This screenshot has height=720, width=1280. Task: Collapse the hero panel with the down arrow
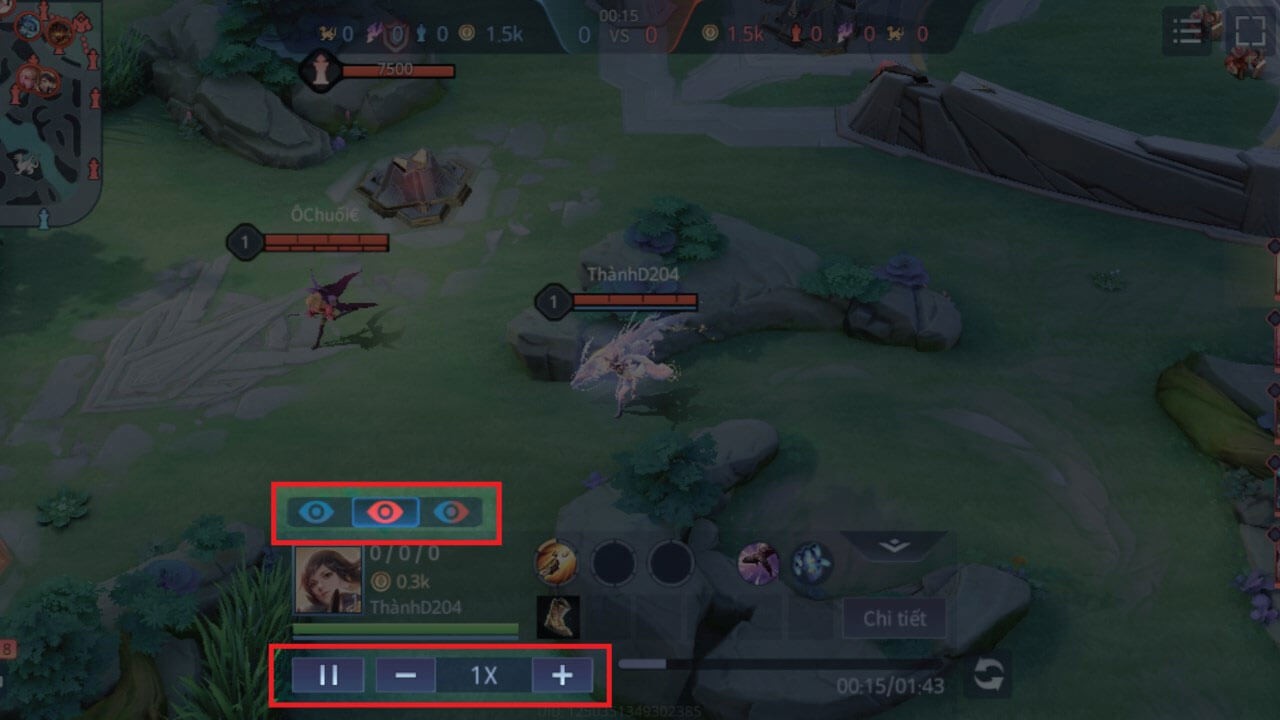tap(895, 546)
